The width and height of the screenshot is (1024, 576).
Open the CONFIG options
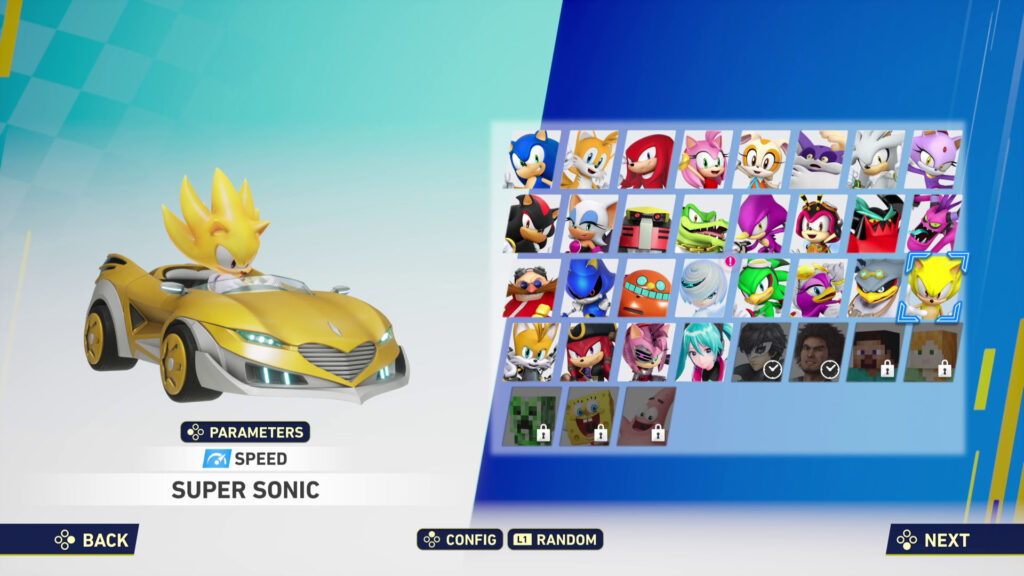(460, 540)
